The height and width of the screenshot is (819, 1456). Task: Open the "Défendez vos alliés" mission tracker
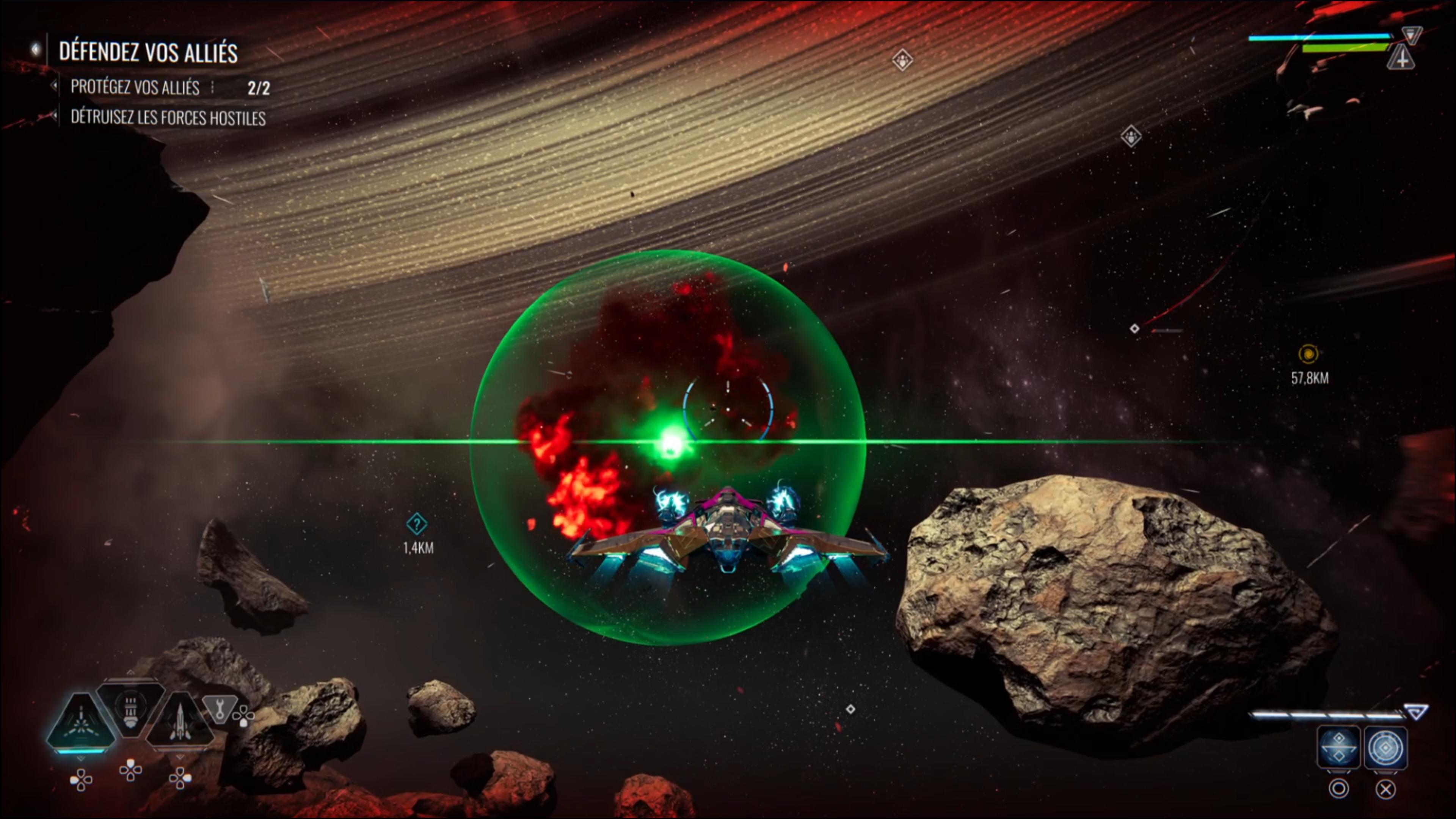click(147, 52)
